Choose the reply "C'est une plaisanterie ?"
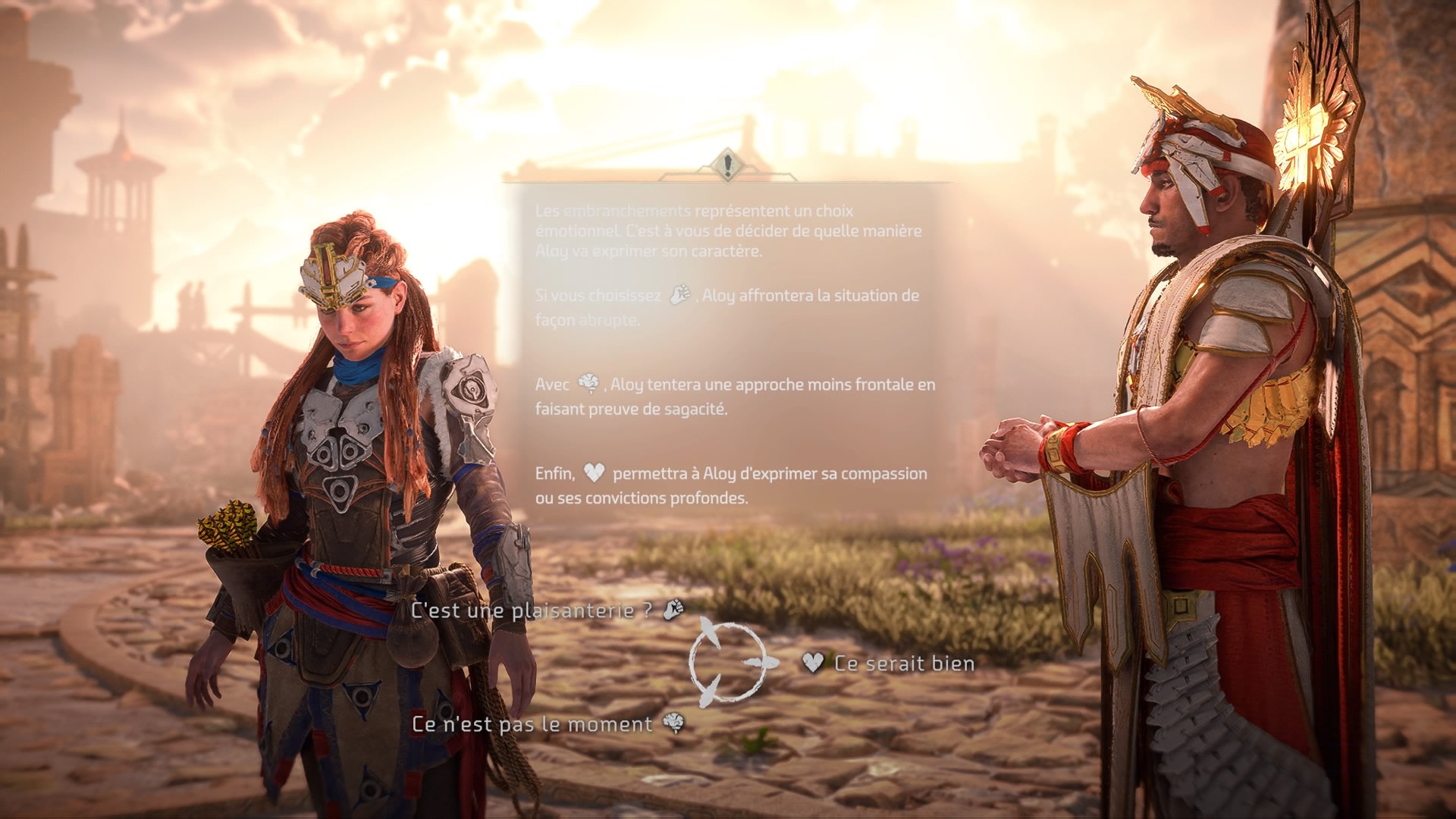 [x=531, y=610]
